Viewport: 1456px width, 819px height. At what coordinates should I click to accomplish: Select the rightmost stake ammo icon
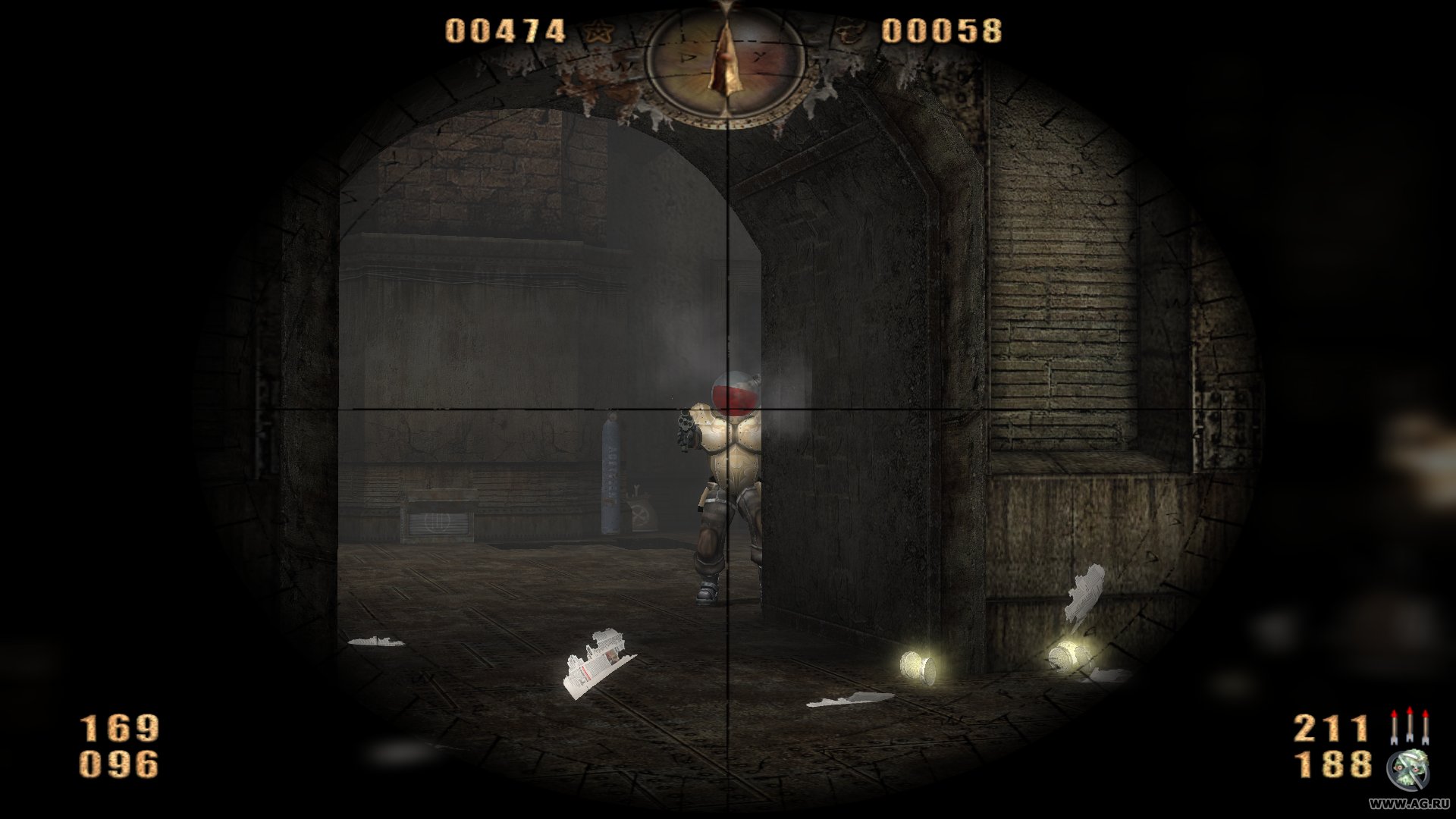(1426, 726)
